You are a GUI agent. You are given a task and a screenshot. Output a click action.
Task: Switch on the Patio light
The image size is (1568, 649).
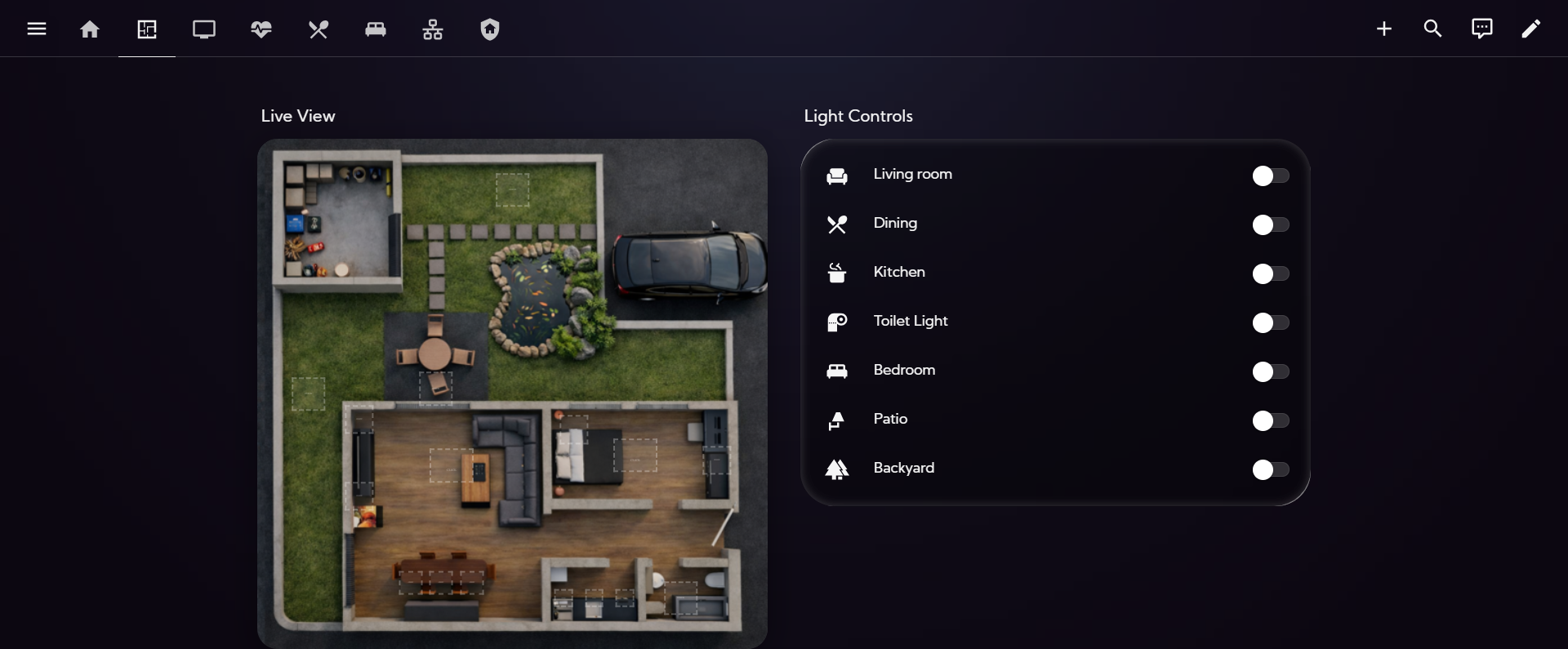pos(1271,420)
